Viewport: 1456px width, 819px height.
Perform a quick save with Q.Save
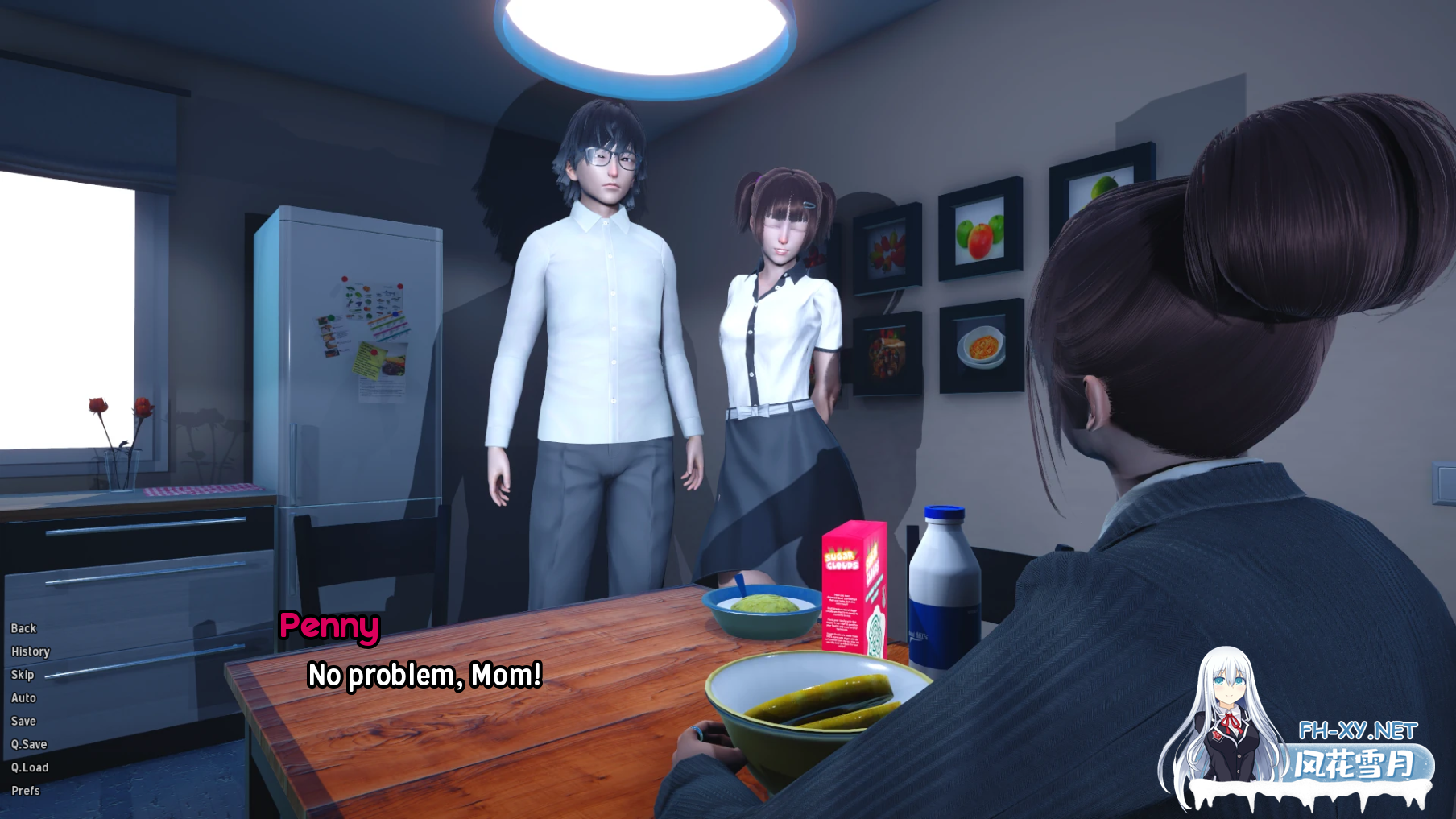point(30,744)
